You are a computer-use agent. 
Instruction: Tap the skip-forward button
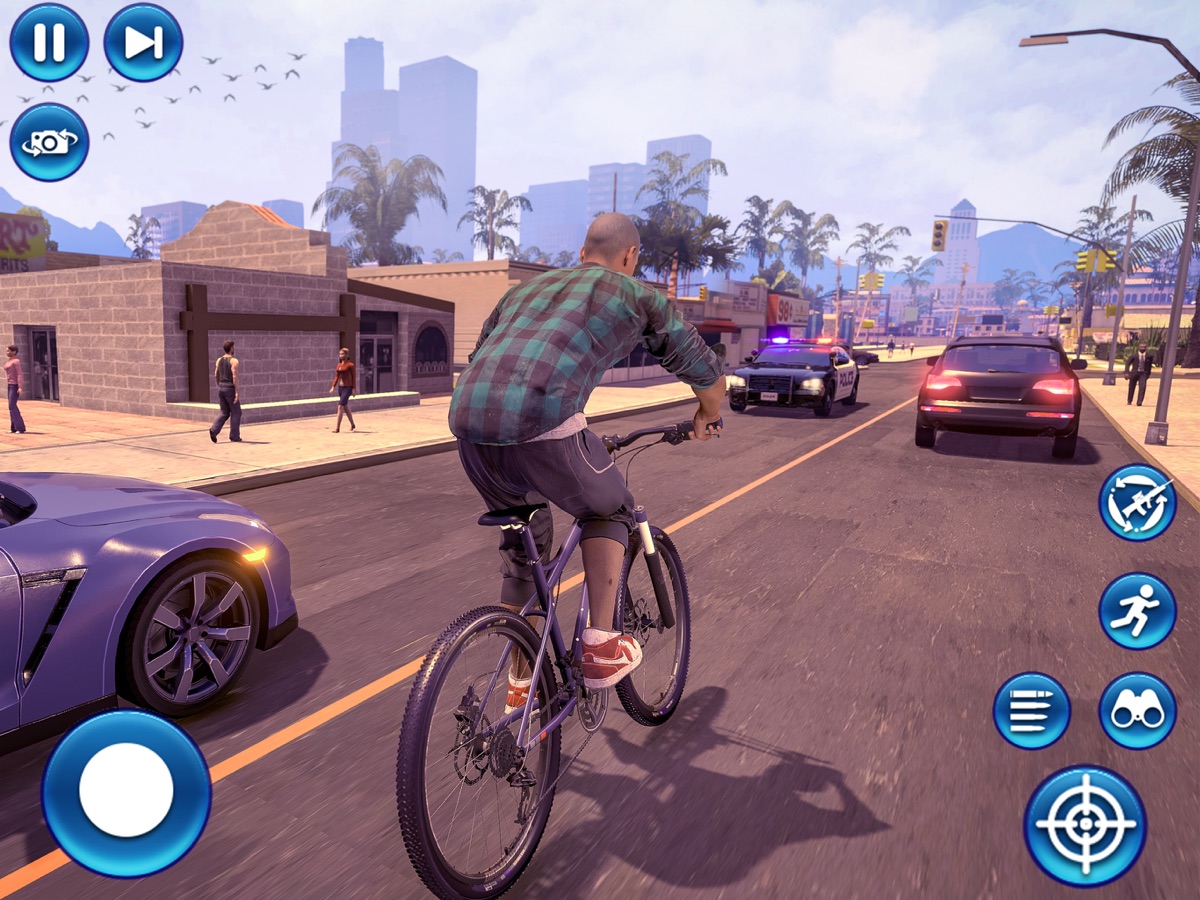click(x=143, y=42)
